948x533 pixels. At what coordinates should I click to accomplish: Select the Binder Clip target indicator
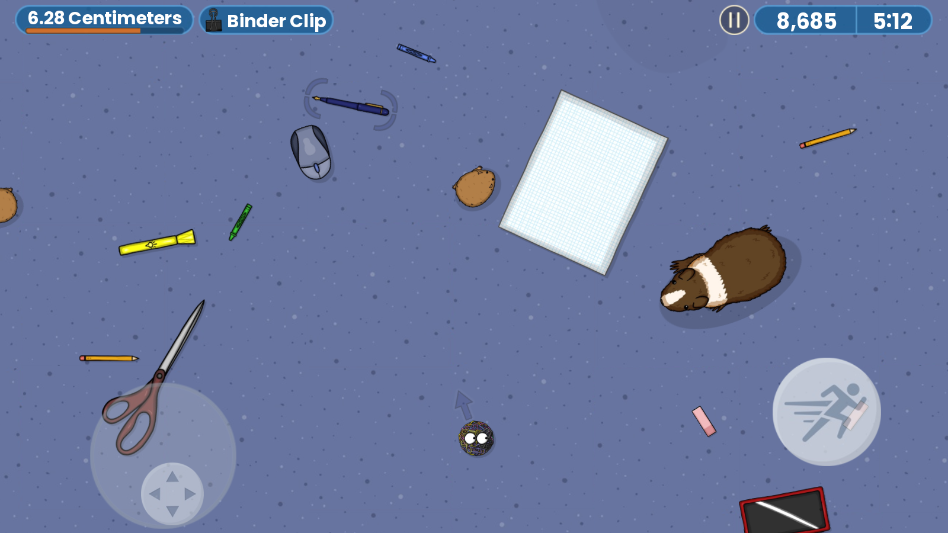(266, 20)
